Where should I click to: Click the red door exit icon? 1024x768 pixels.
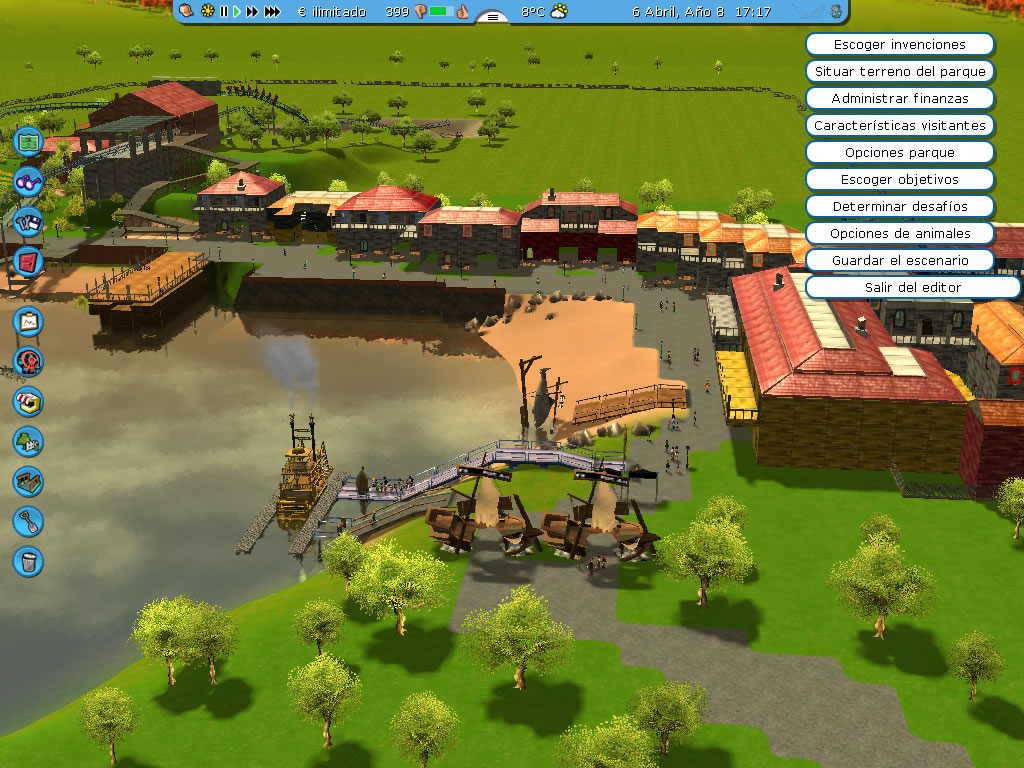click(x=28, y=261)
